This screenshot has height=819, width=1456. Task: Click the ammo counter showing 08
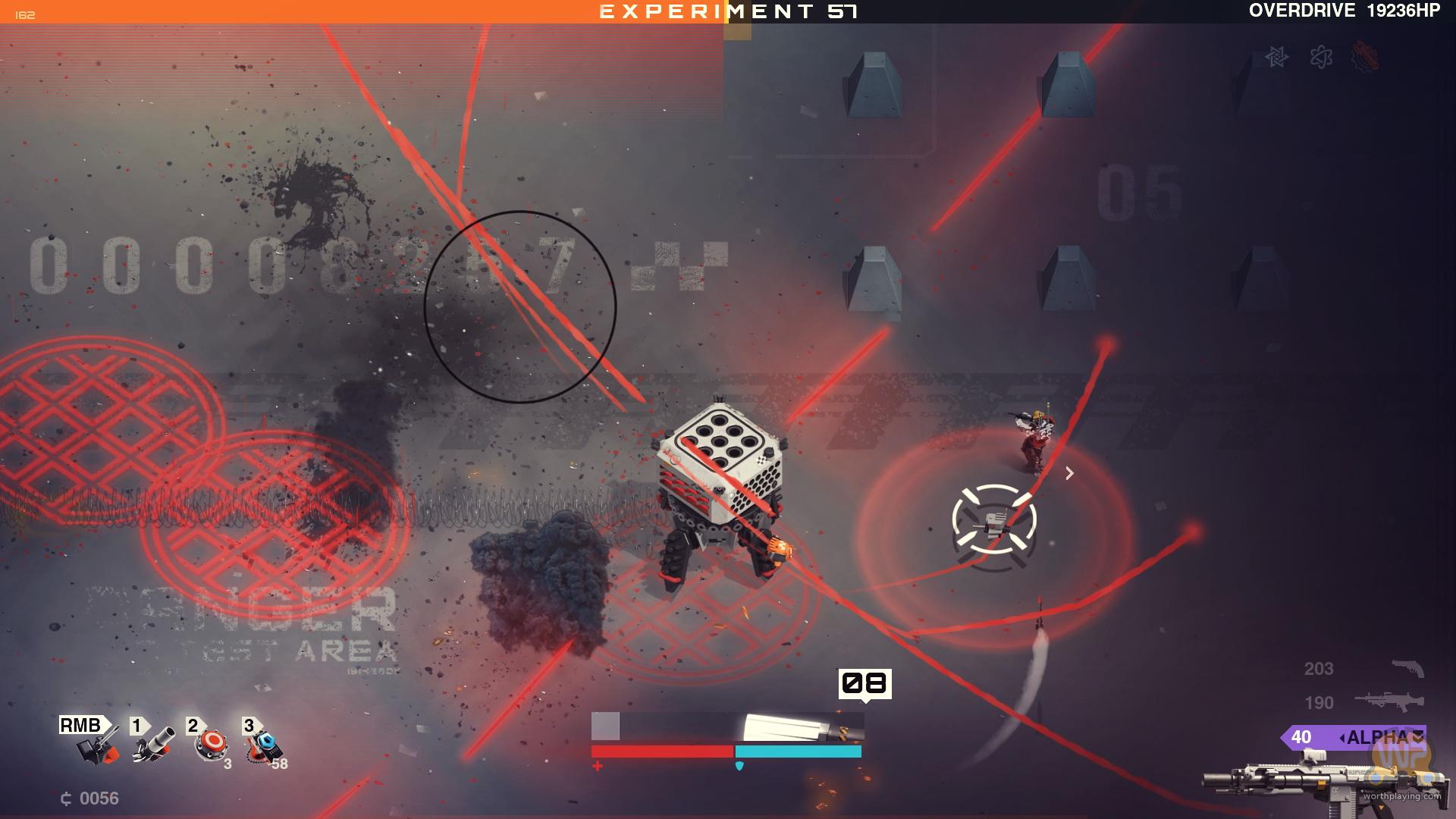coord(864,682)
